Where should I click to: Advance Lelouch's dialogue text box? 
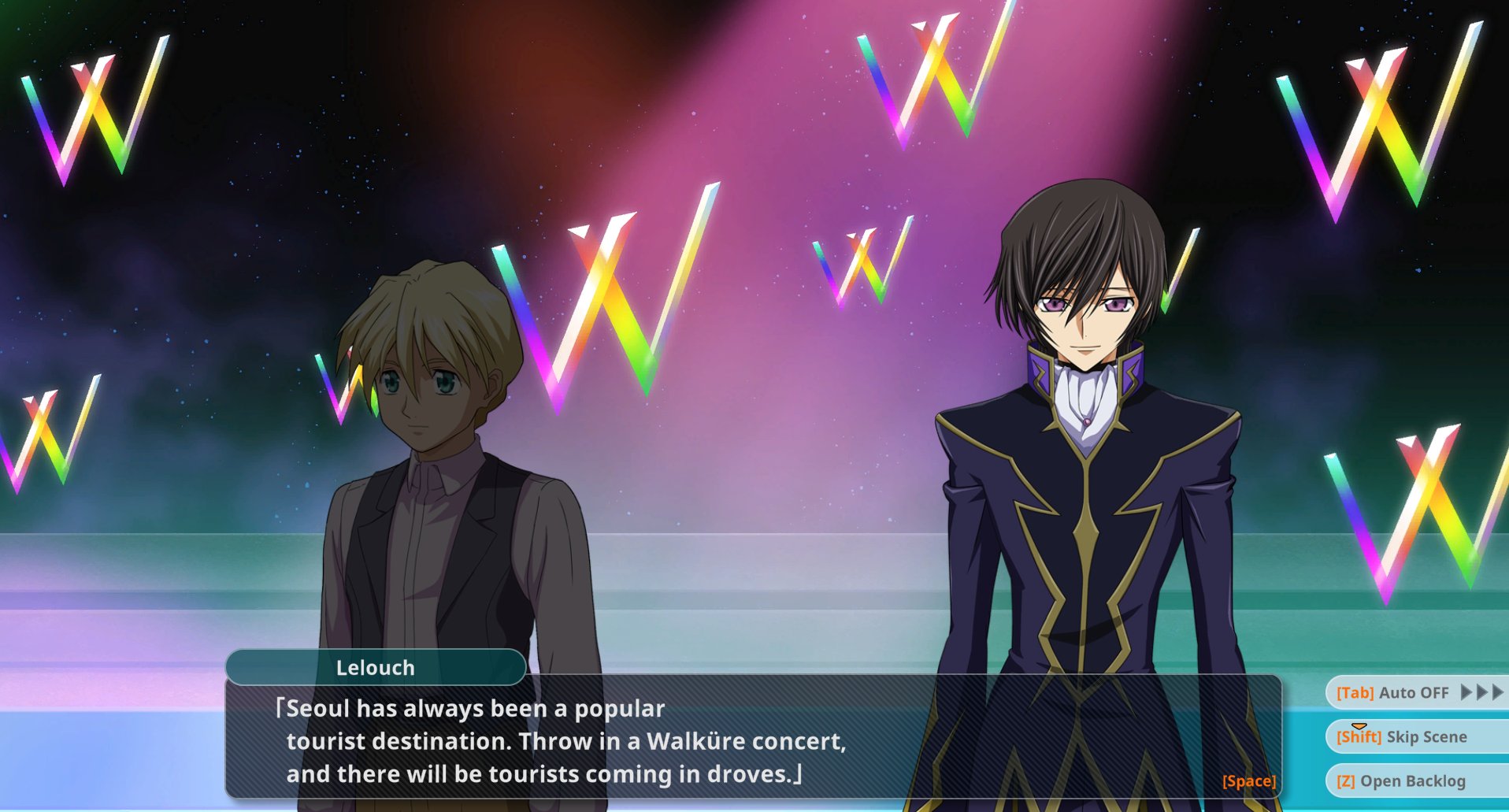(1248, 780)
